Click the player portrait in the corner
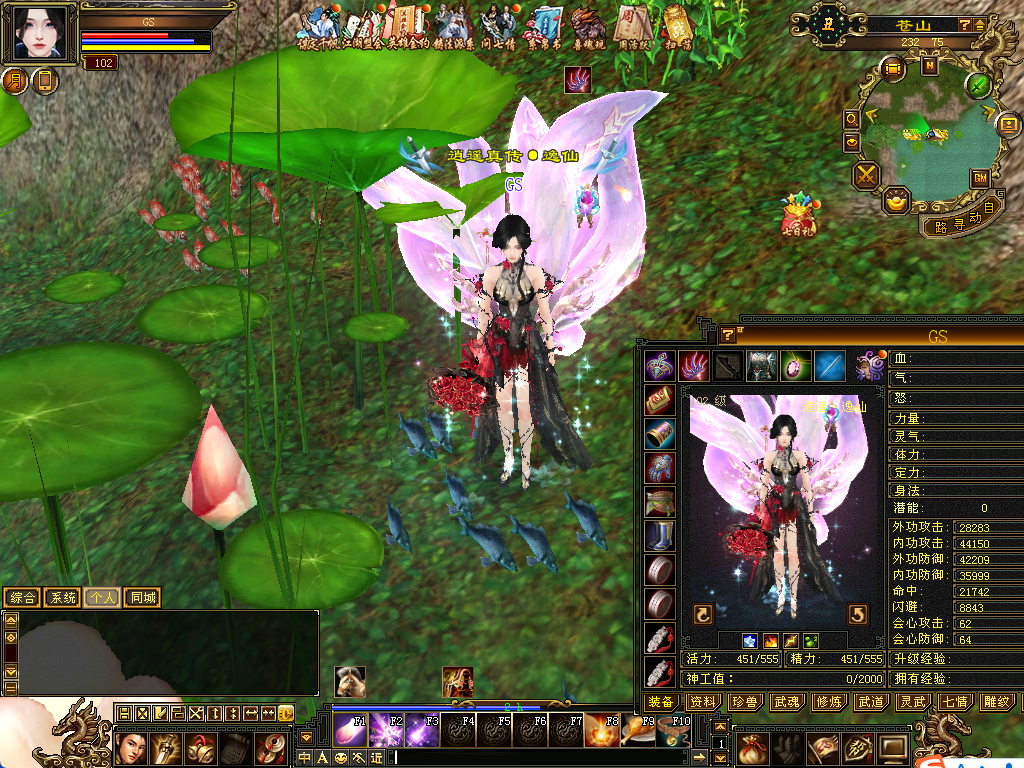1024x768 pixels. tap(40, 33)
